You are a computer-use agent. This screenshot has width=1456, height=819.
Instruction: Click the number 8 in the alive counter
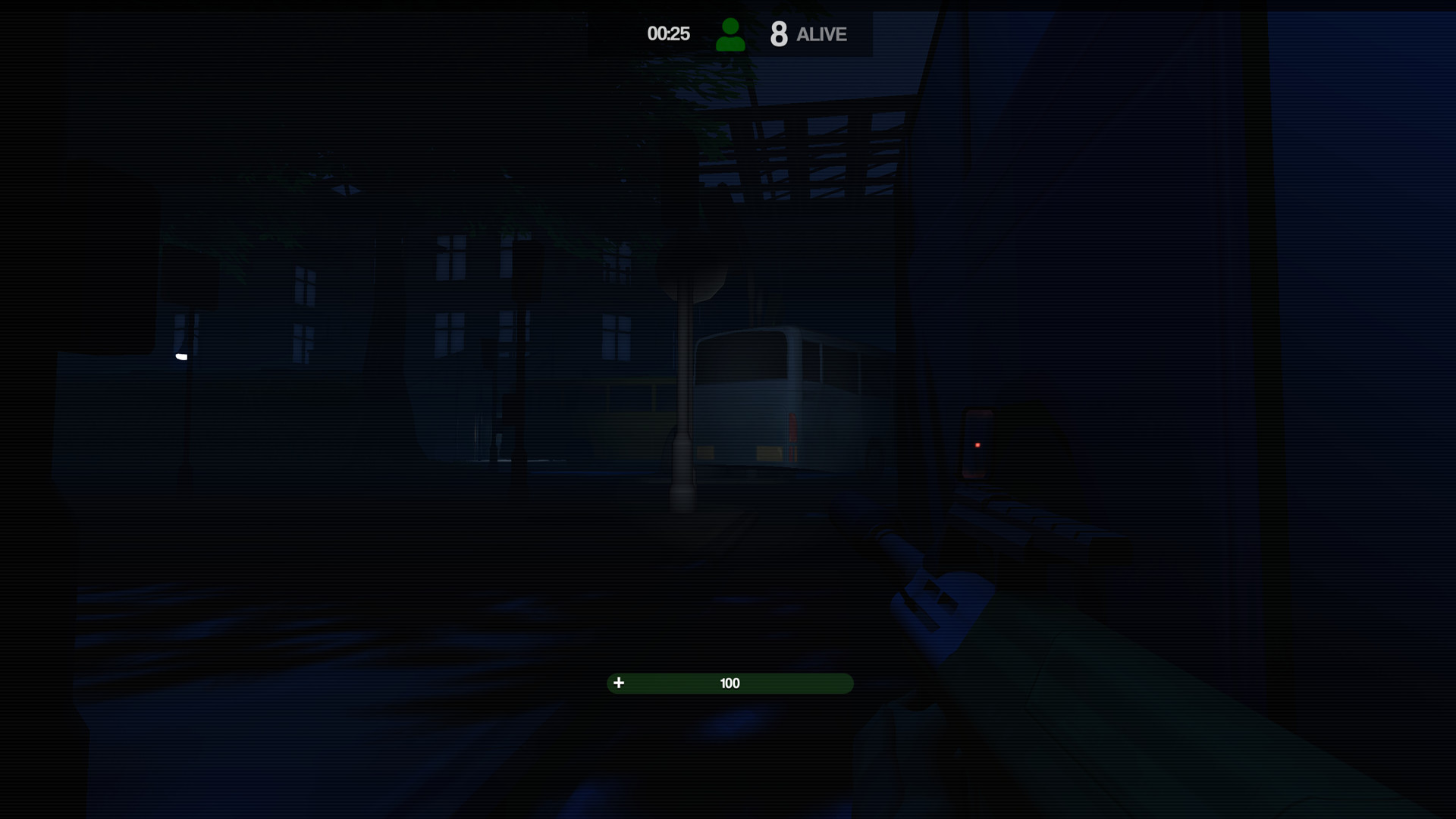tap(779, 33)
